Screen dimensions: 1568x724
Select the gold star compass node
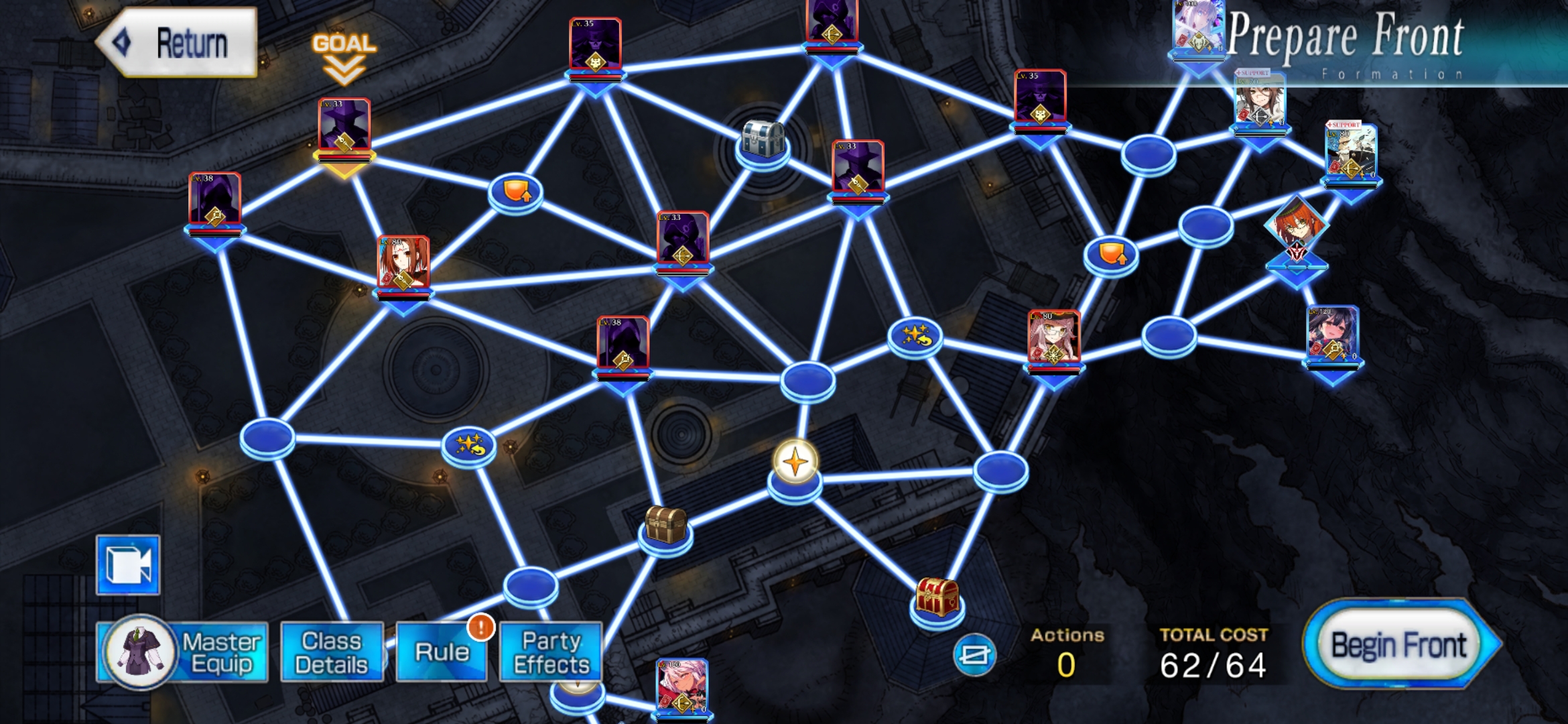coord(795,463)
